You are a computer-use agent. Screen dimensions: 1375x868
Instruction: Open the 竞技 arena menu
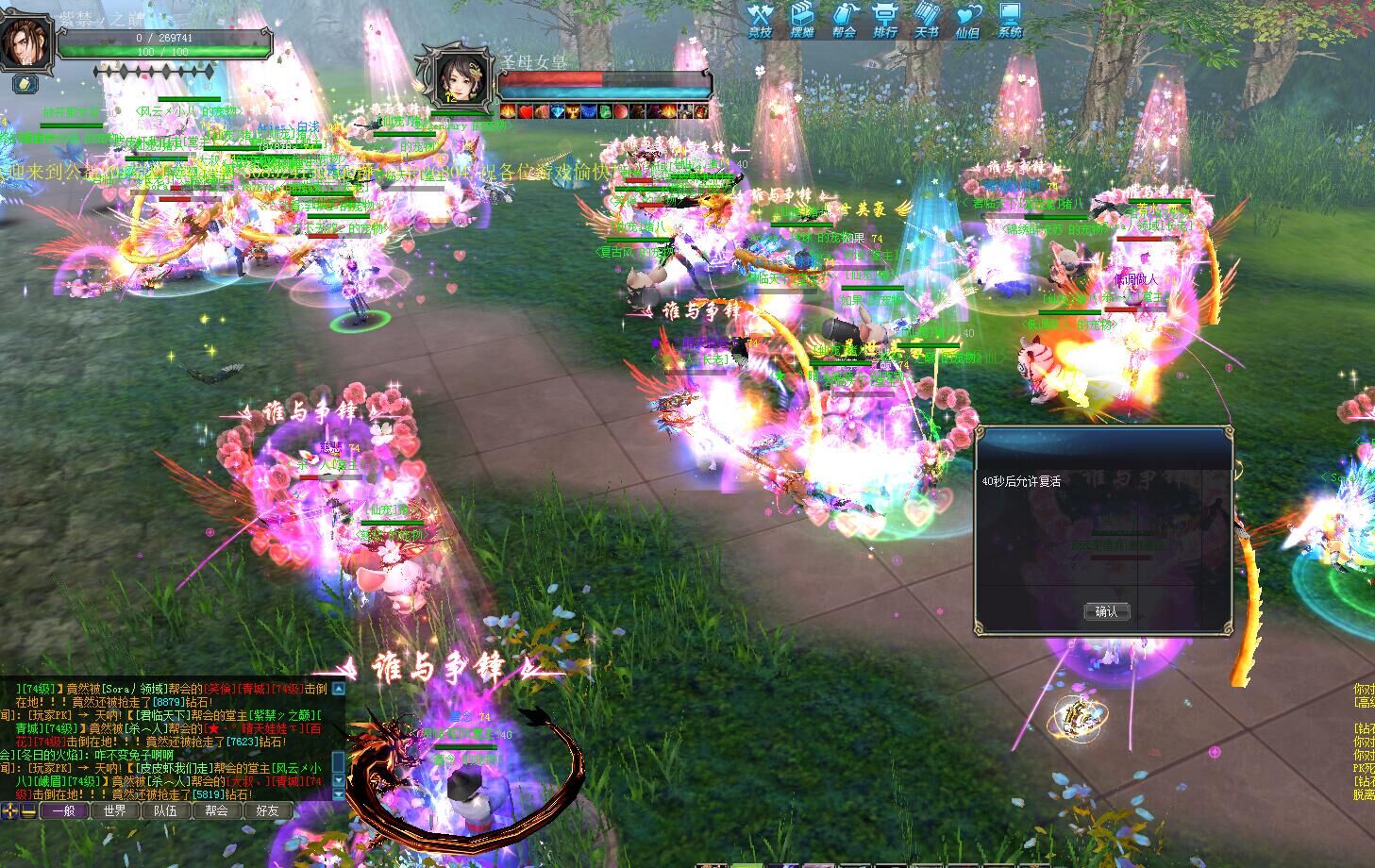(x=760, y=19)
